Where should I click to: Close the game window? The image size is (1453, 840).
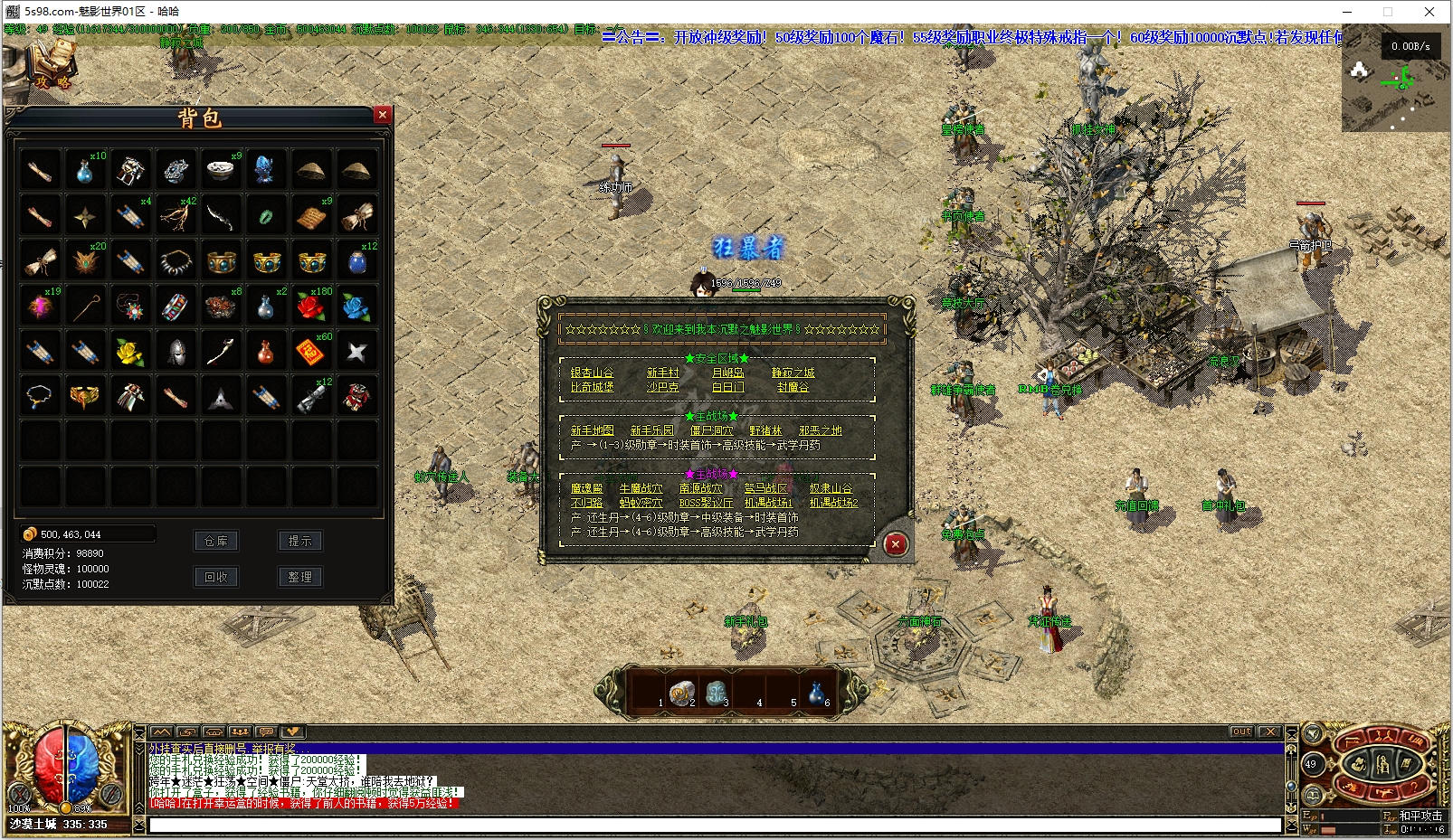click(x=1429, y=12)
